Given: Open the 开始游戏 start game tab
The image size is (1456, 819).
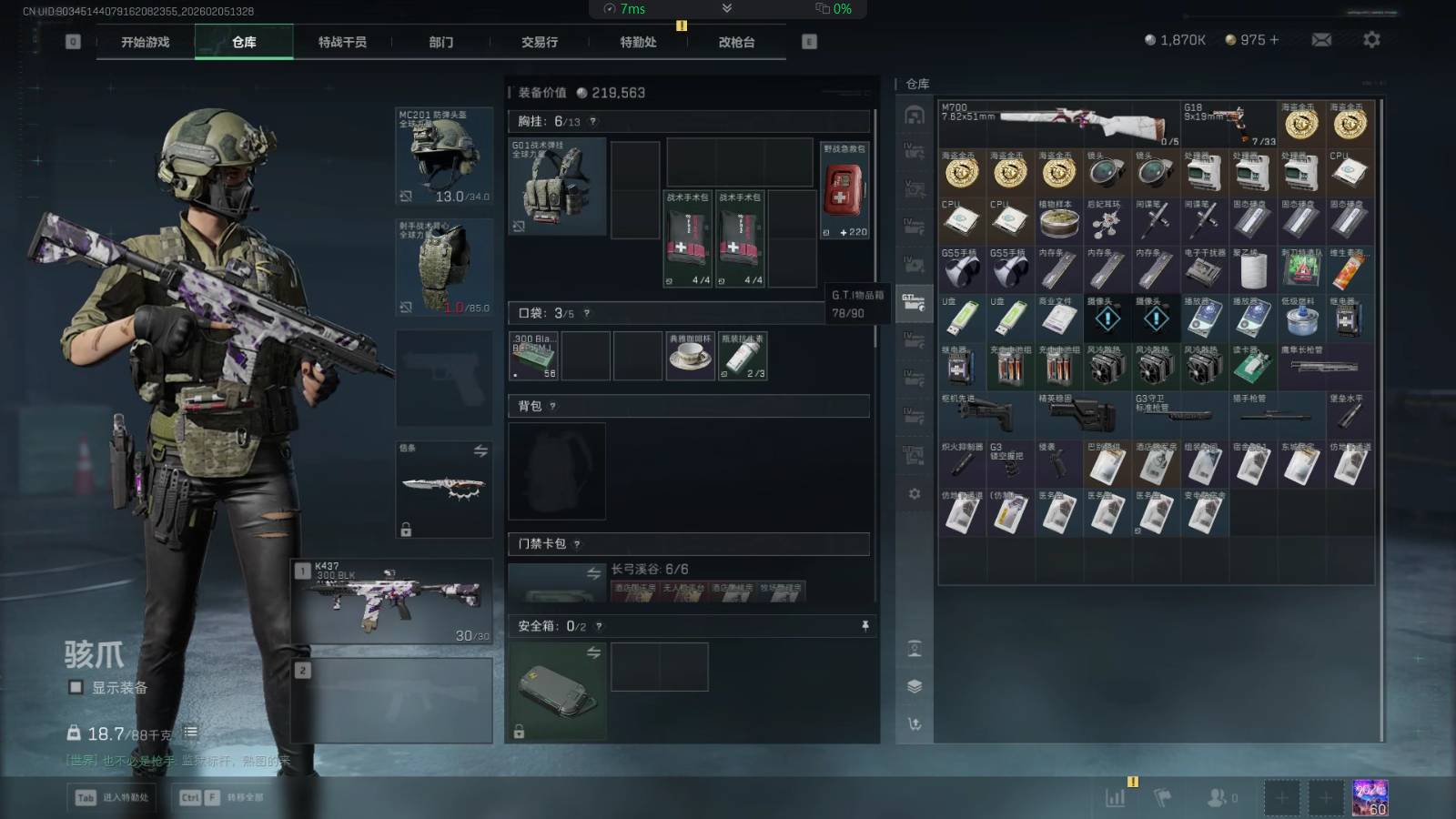Looking at the screenshot, I should 146,42.
